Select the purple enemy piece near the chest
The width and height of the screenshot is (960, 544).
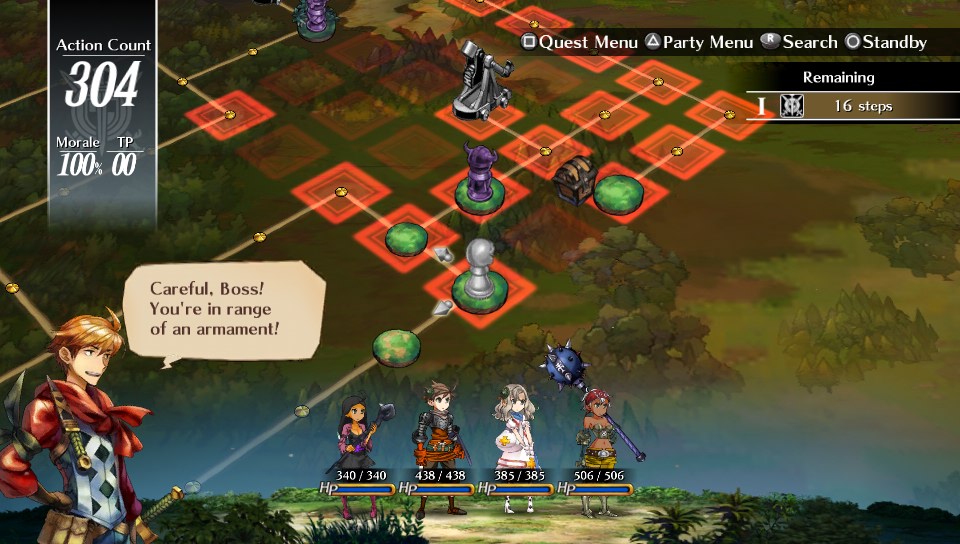(x=480, y=176)
